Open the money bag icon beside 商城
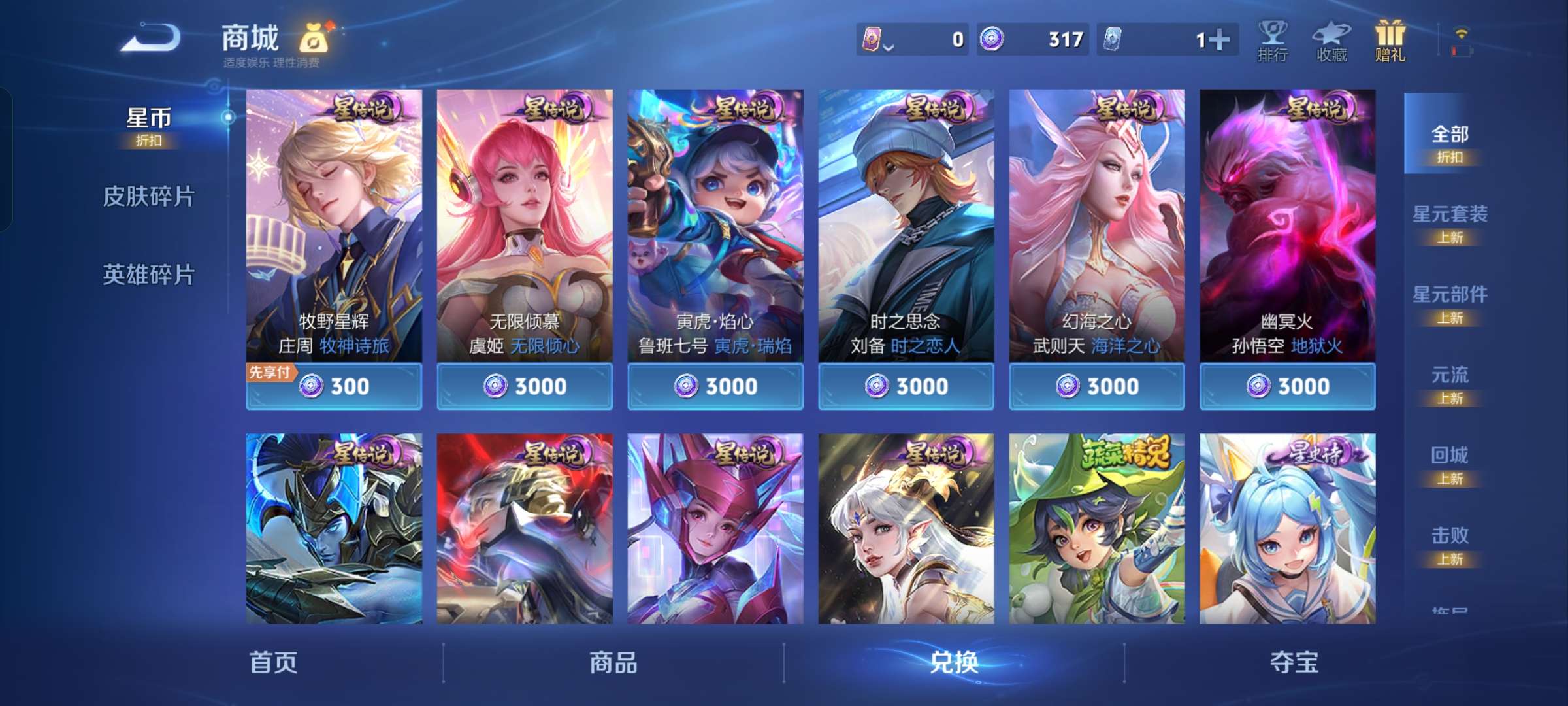The height and width of the screenshot is (706, 1568). click(x=312, y=39)
